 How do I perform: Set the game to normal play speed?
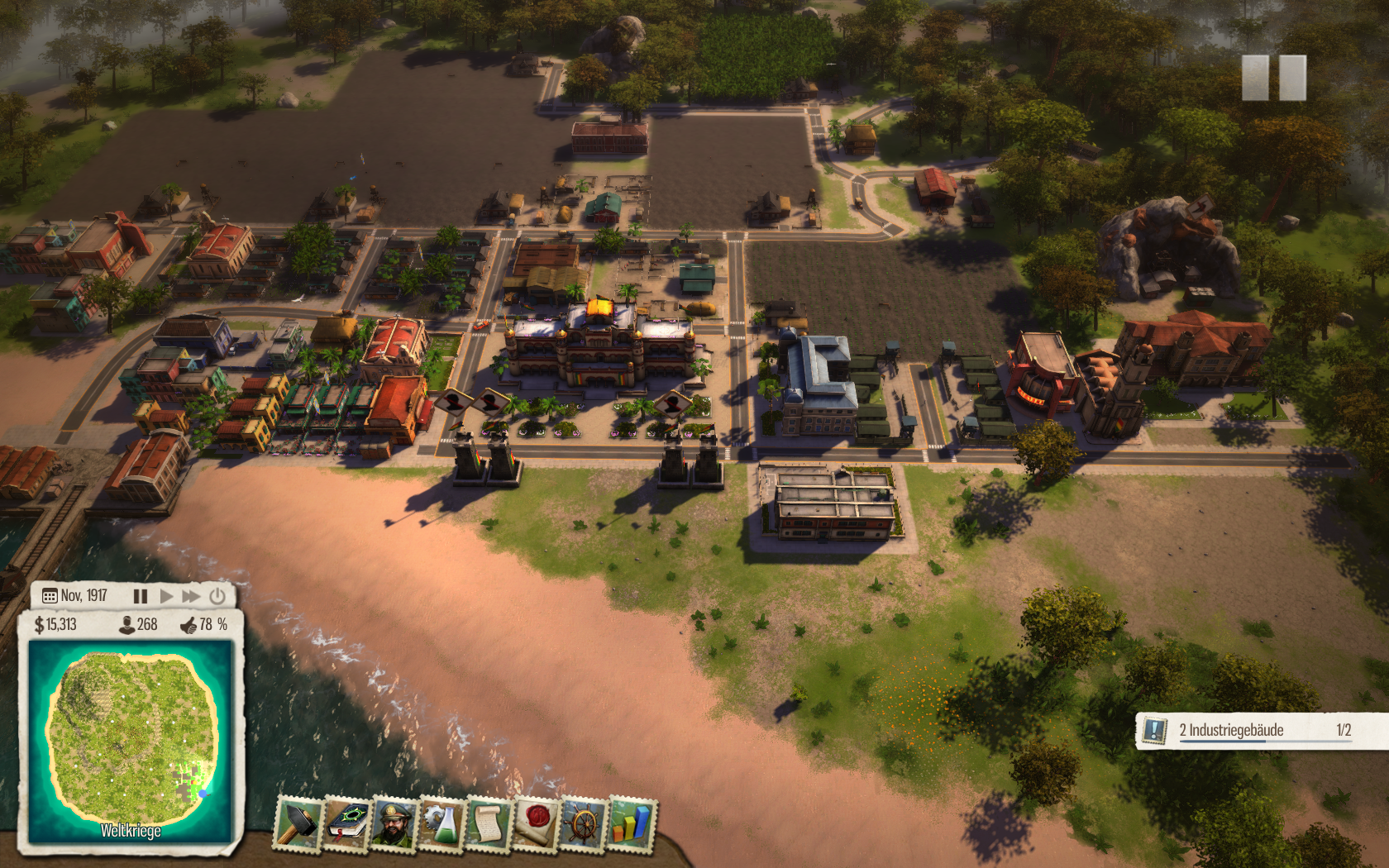pos(166,596)
